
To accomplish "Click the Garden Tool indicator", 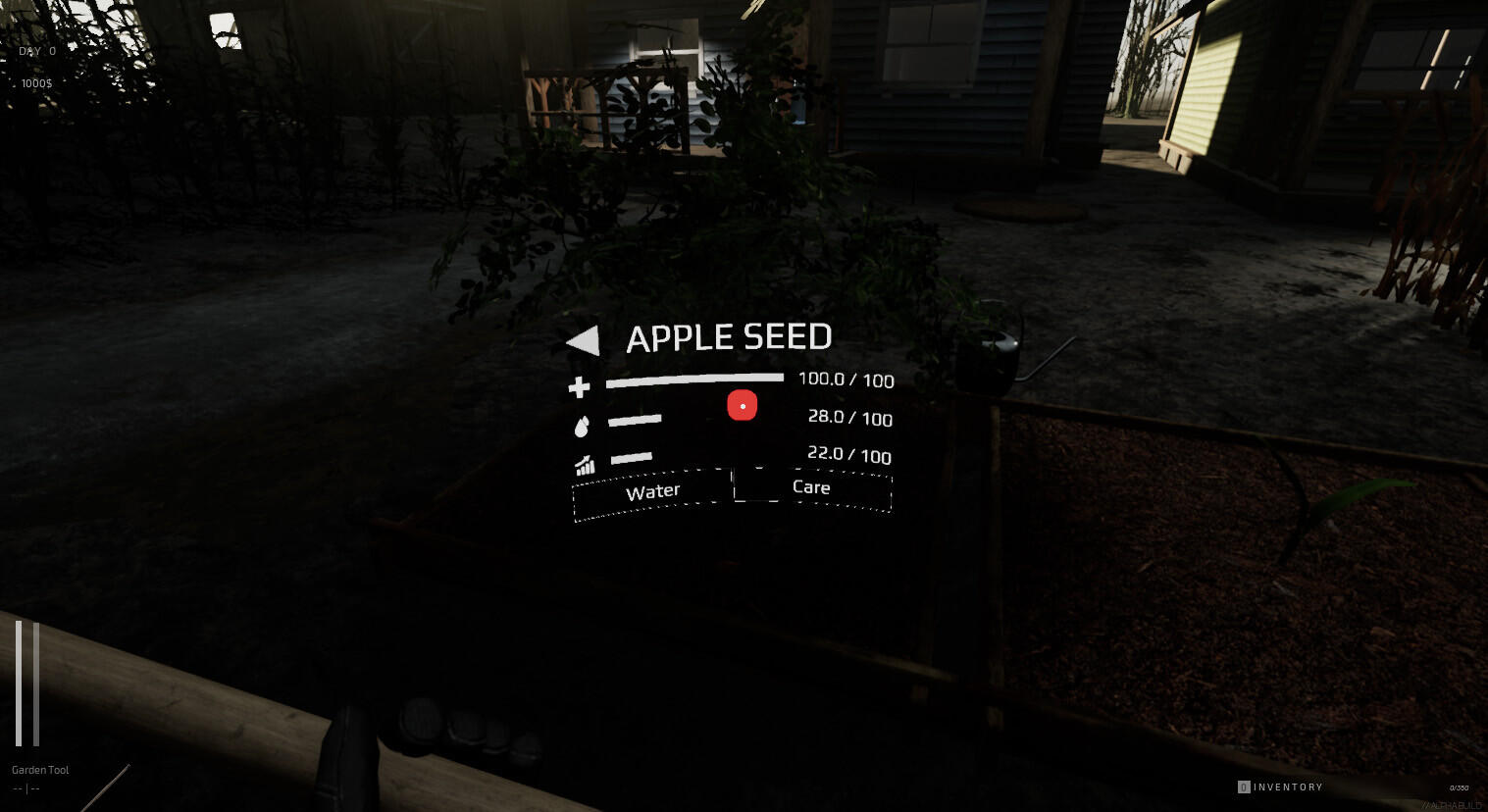I will (39, 769).
